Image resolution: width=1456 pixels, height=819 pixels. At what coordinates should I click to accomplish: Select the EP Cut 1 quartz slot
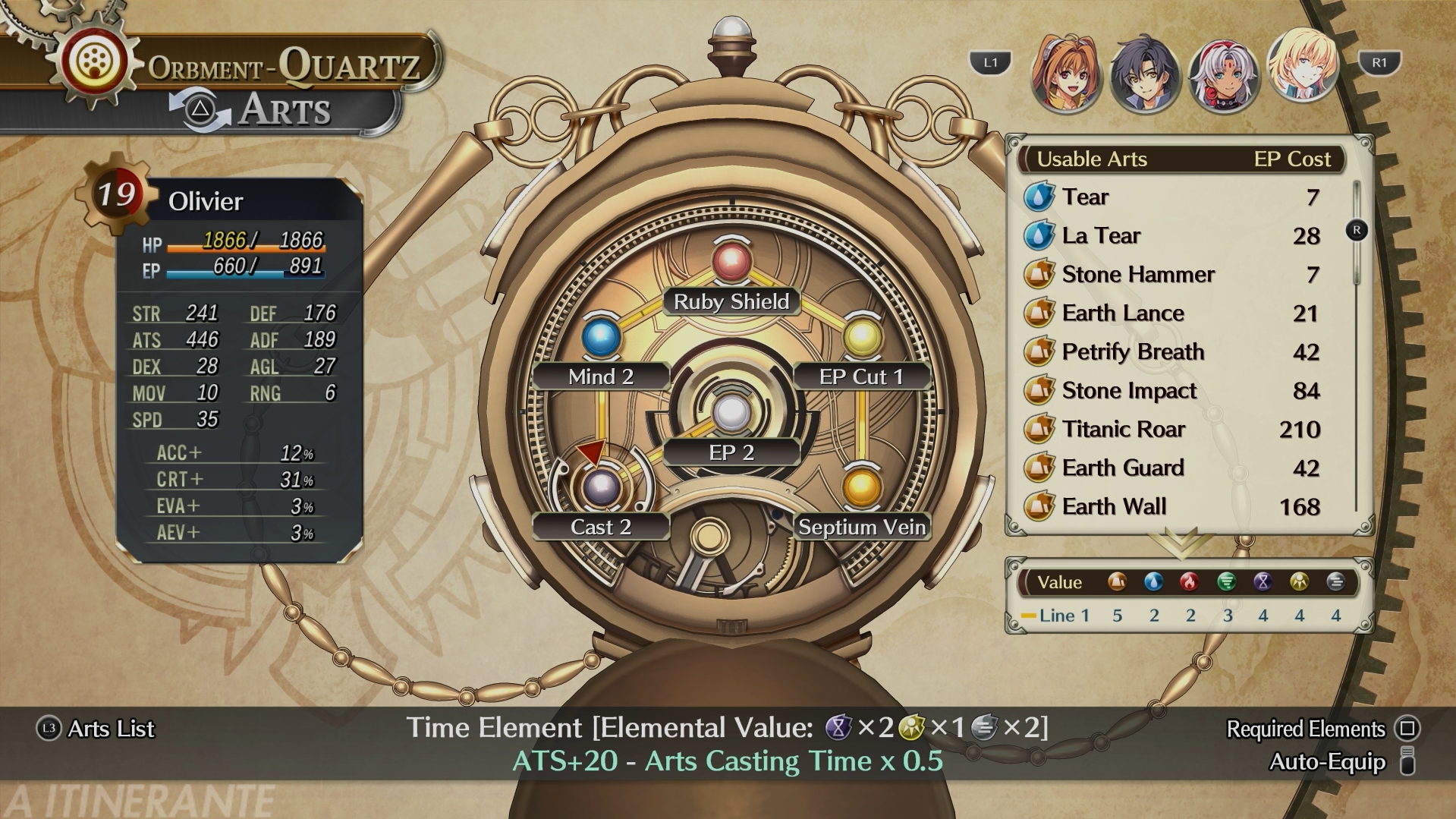862,338
